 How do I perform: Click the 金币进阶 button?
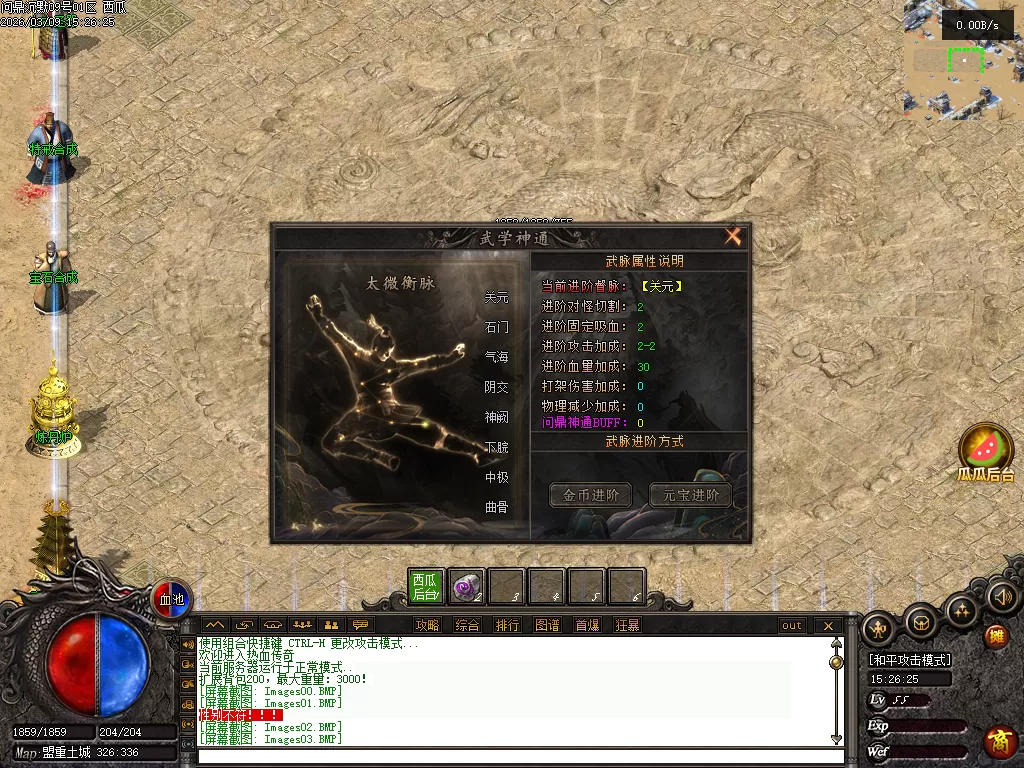pyautogui.click(x=590, y=495)
